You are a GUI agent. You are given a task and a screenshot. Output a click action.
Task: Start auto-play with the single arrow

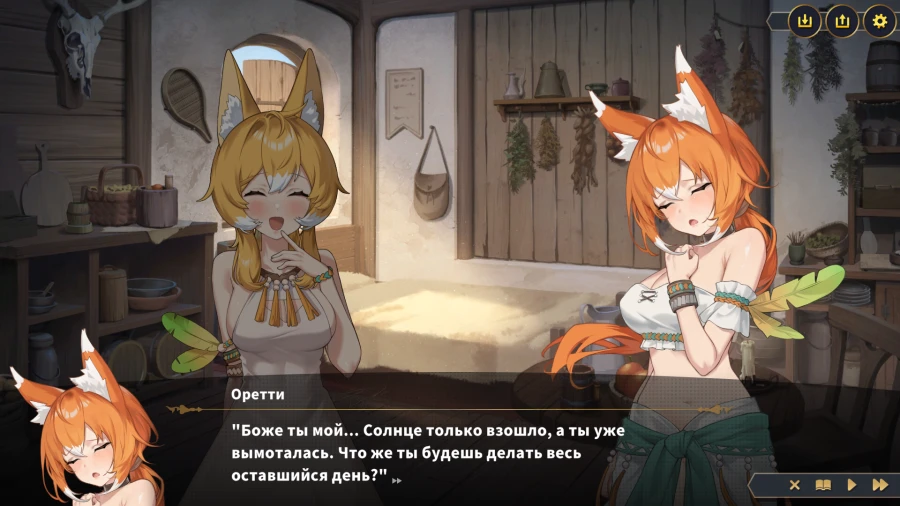coord(852,485)
